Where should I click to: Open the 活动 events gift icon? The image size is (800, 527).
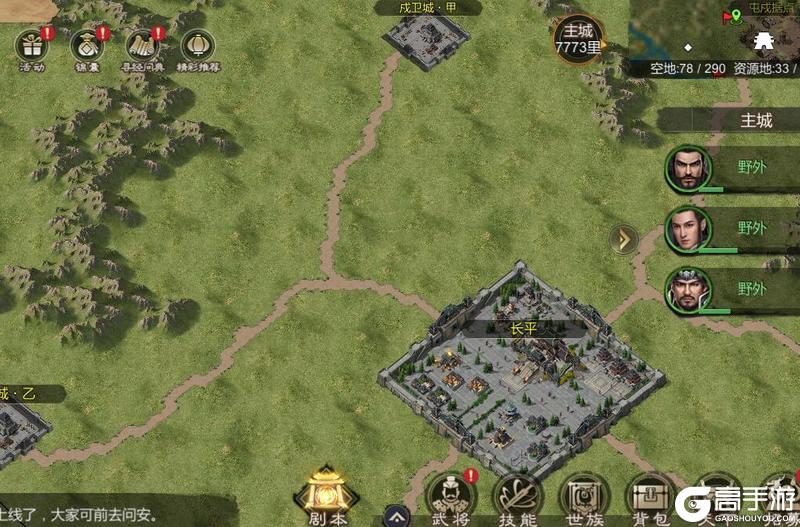[x=32, y=46]
